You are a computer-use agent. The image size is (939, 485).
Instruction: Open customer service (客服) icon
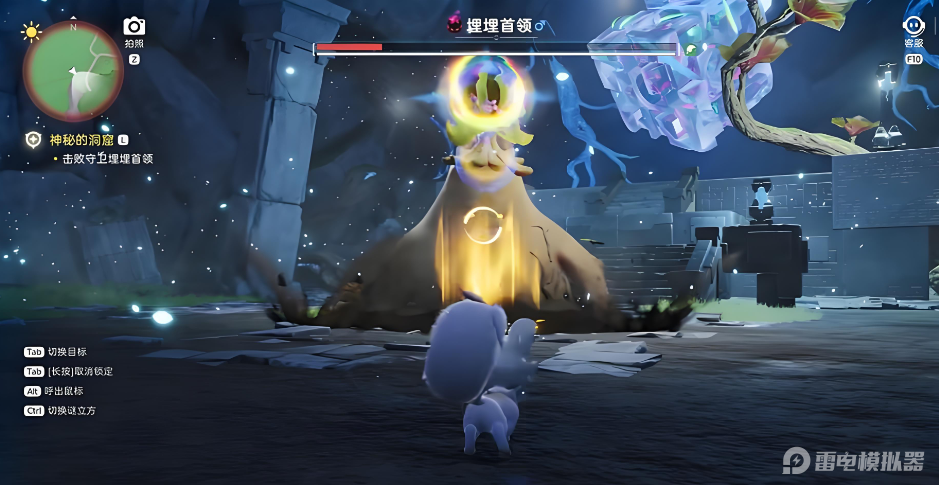(913, 27)
